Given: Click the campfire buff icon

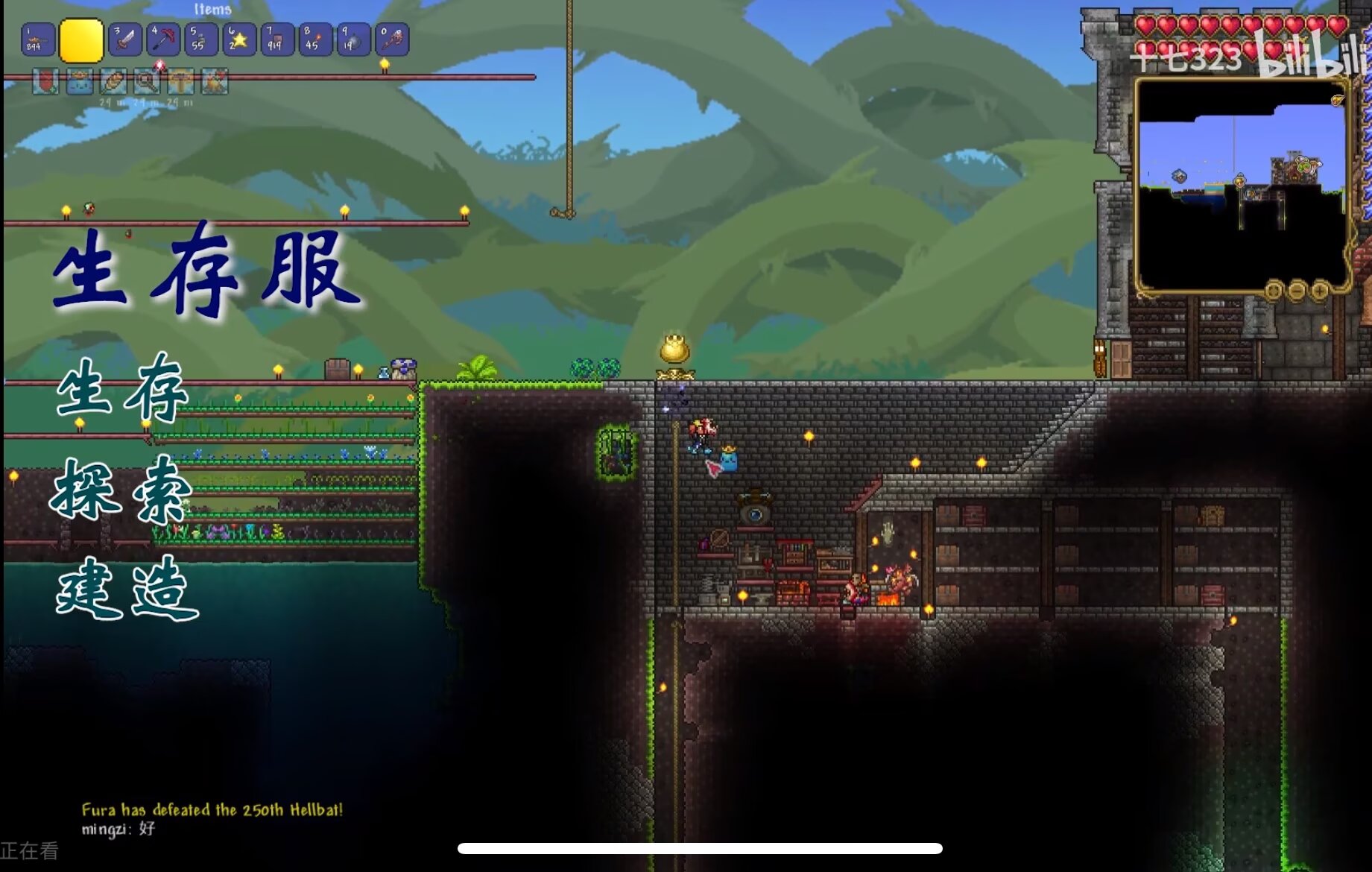Looking at the screenshot, I should pyautogui.click(x=215, y=81).
